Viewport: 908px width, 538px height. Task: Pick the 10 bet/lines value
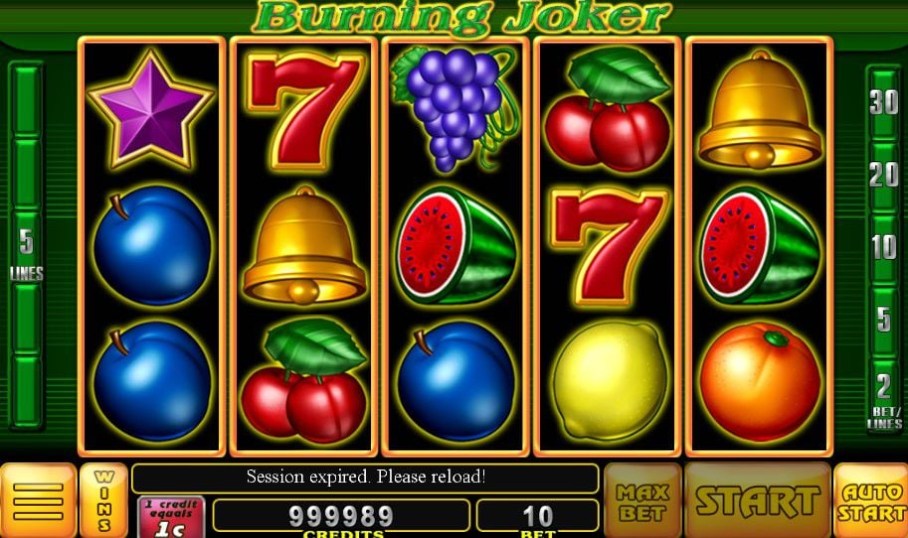[883, 247]
